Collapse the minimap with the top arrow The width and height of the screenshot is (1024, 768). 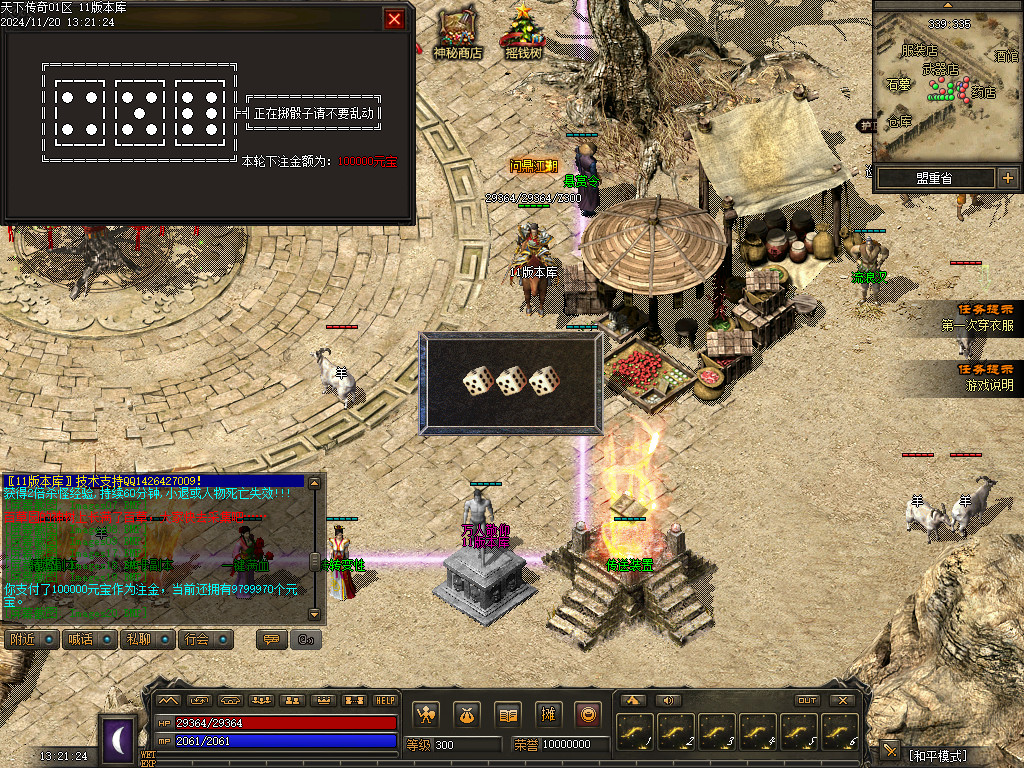[948, 5]
